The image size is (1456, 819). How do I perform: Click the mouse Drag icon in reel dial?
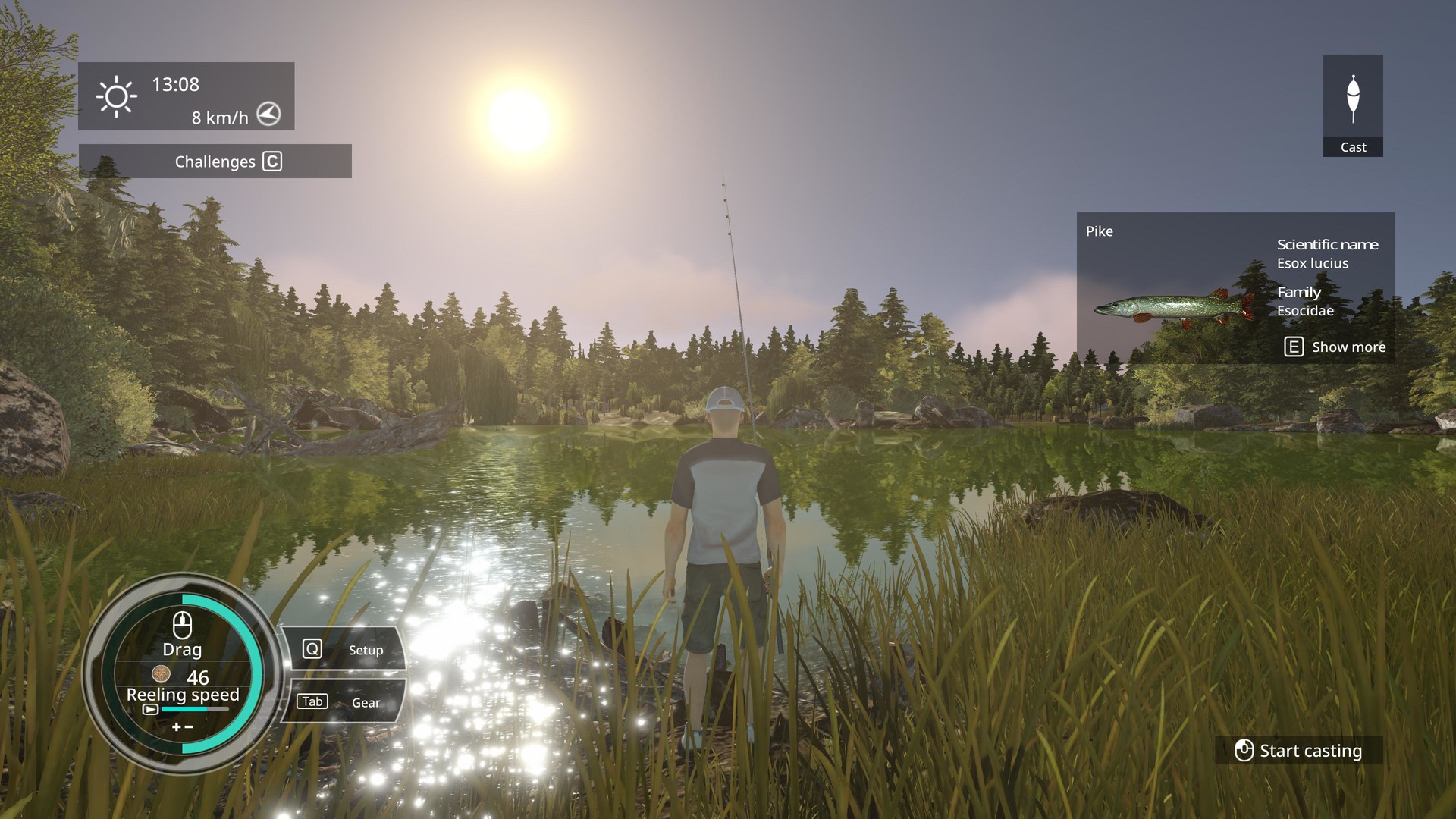[x=182, y=623]
